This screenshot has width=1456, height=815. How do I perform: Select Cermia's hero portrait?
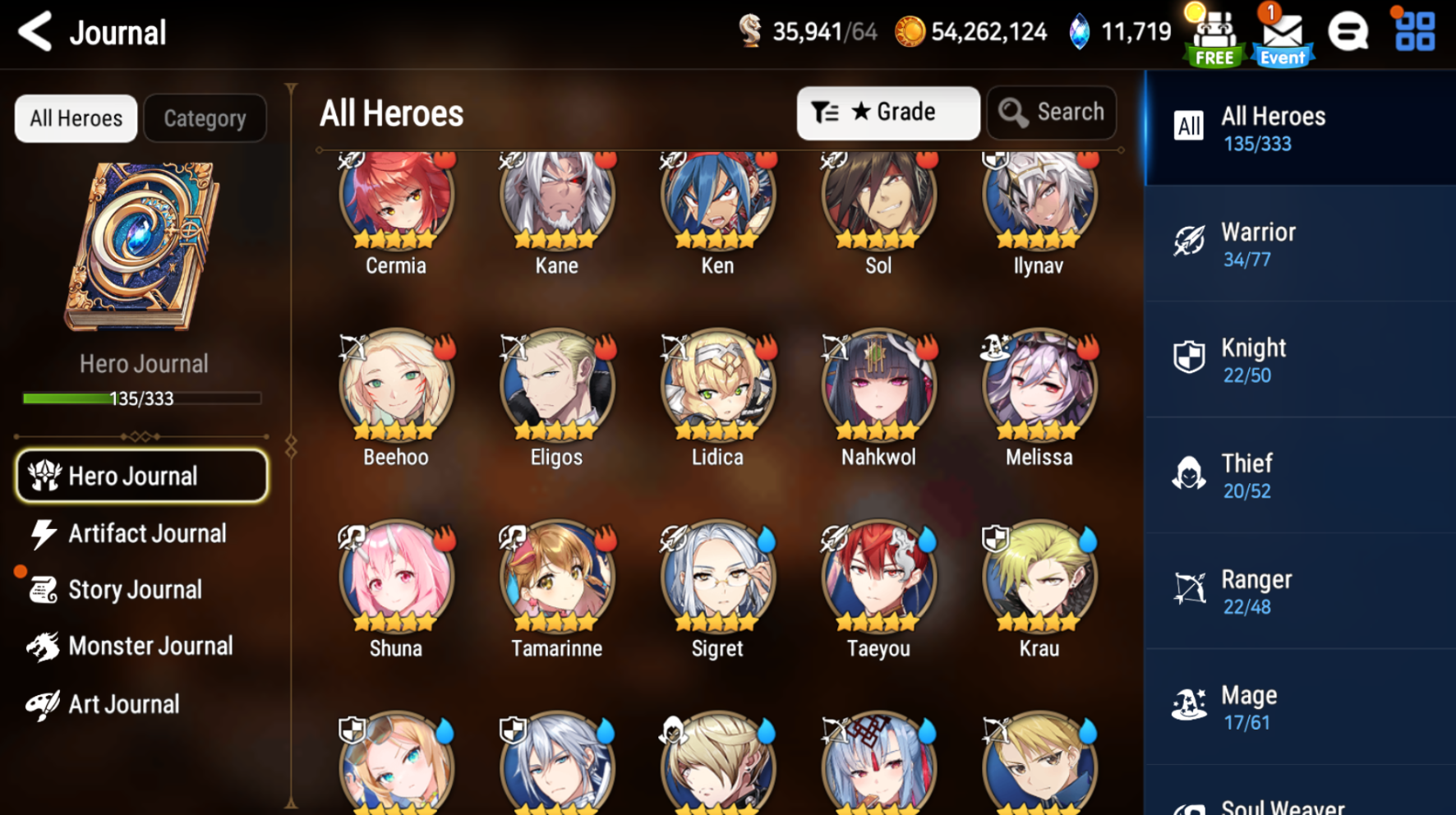click(x=396, y=200)
